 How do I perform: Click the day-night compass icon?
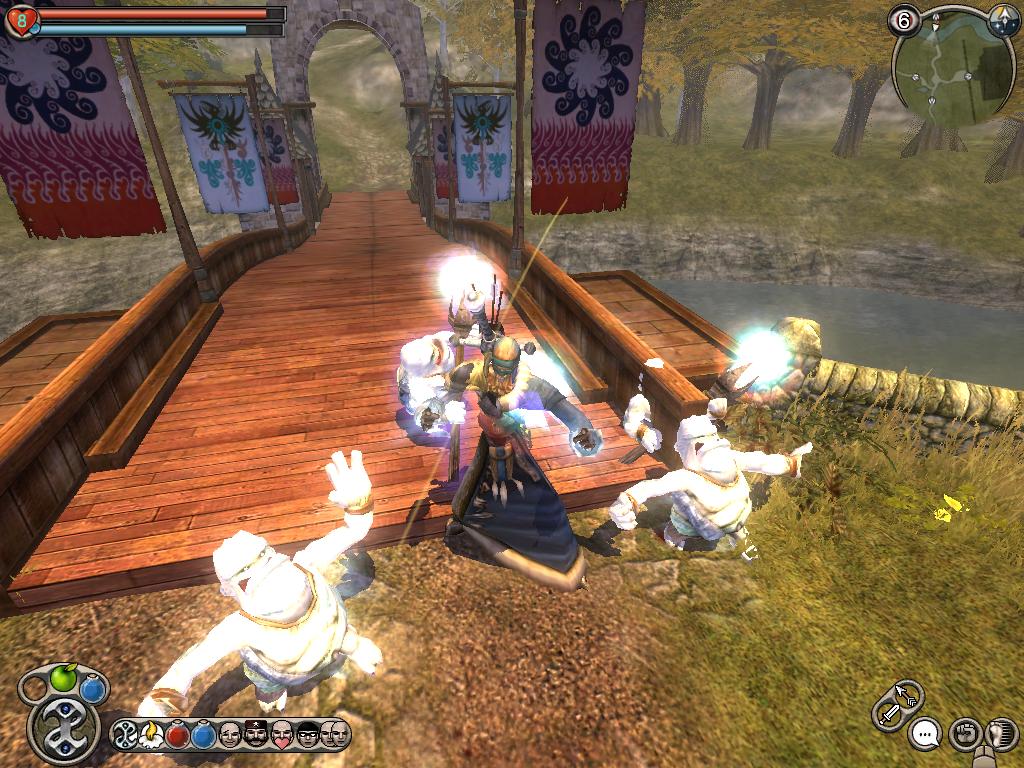[1003, 18]
